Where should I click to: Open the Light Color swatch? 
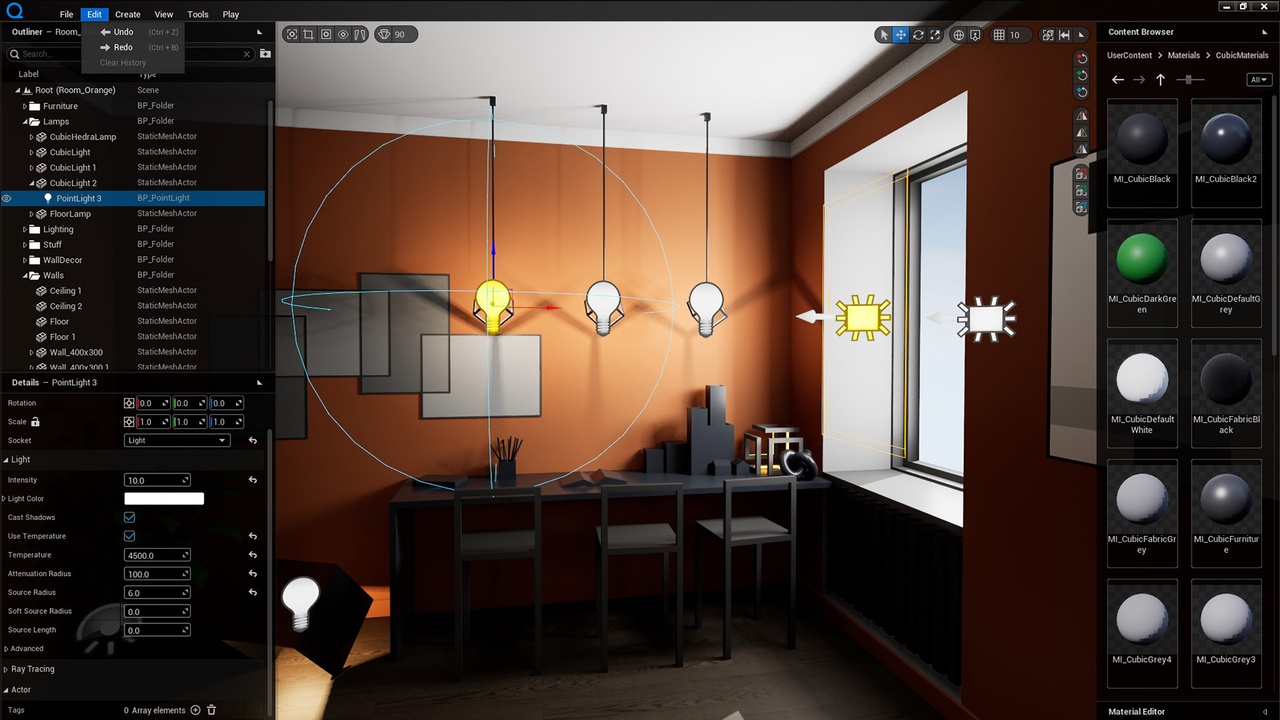pos(164,499)
